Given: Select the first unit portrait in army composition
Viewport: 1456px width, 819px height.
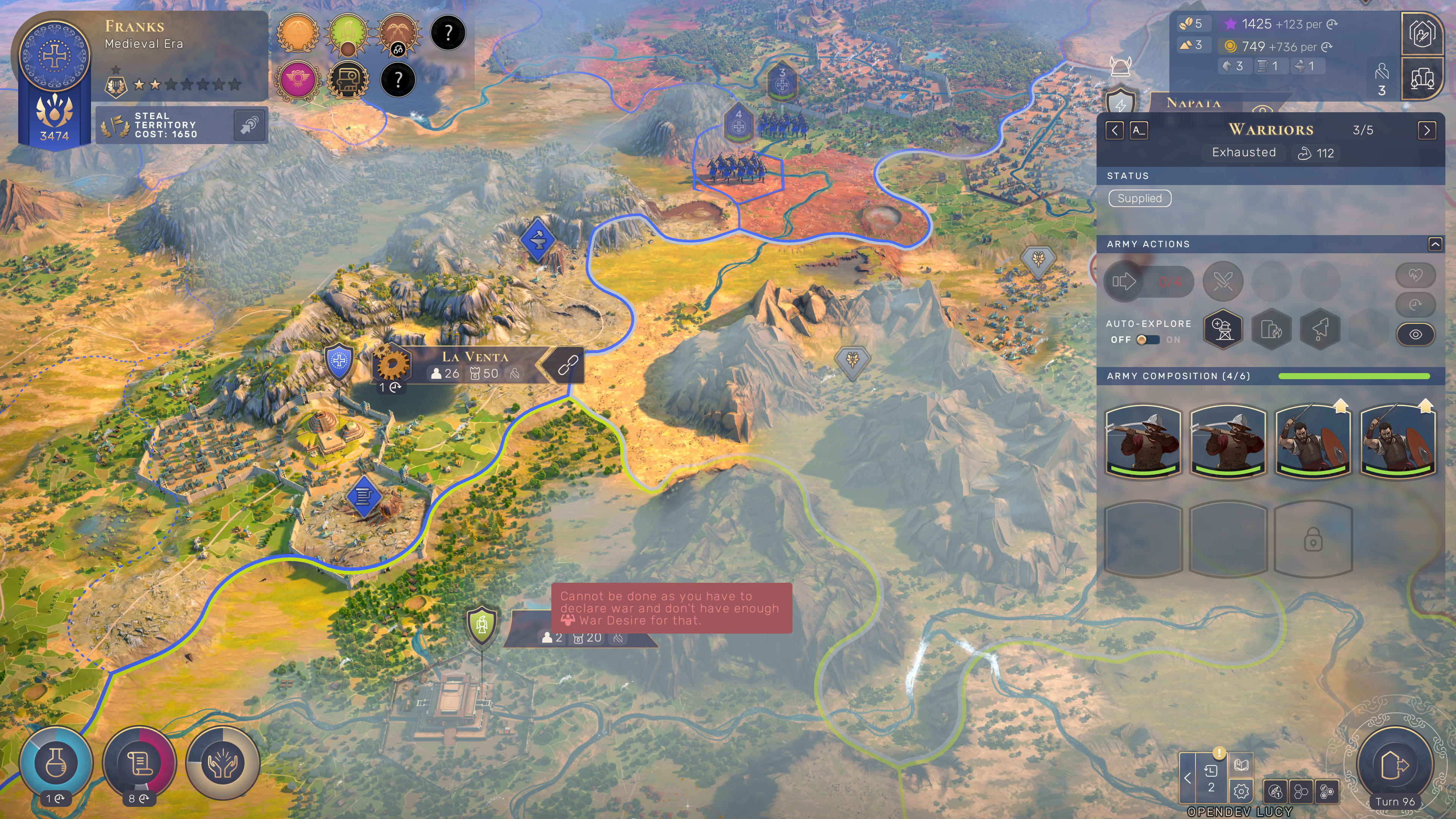Looking at the screenshot, I should coord(1143,441).
